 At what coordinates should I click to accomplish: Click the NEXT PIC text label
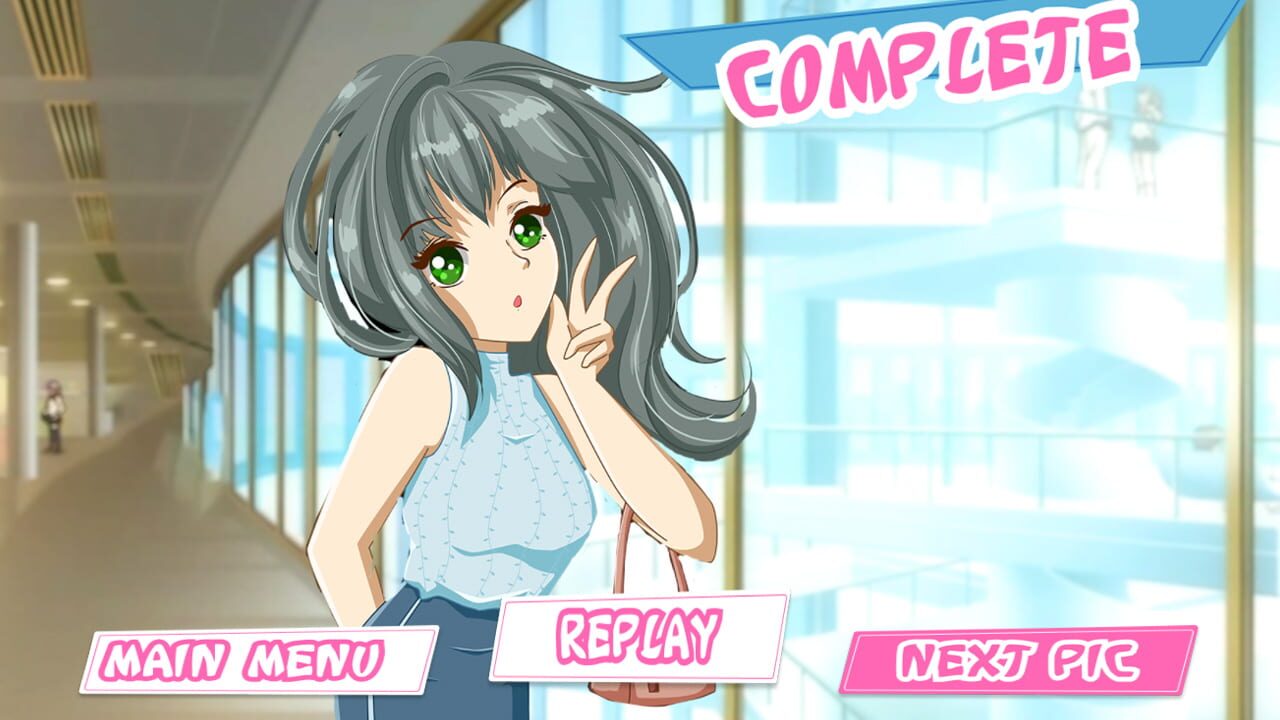coord(1020,662)
